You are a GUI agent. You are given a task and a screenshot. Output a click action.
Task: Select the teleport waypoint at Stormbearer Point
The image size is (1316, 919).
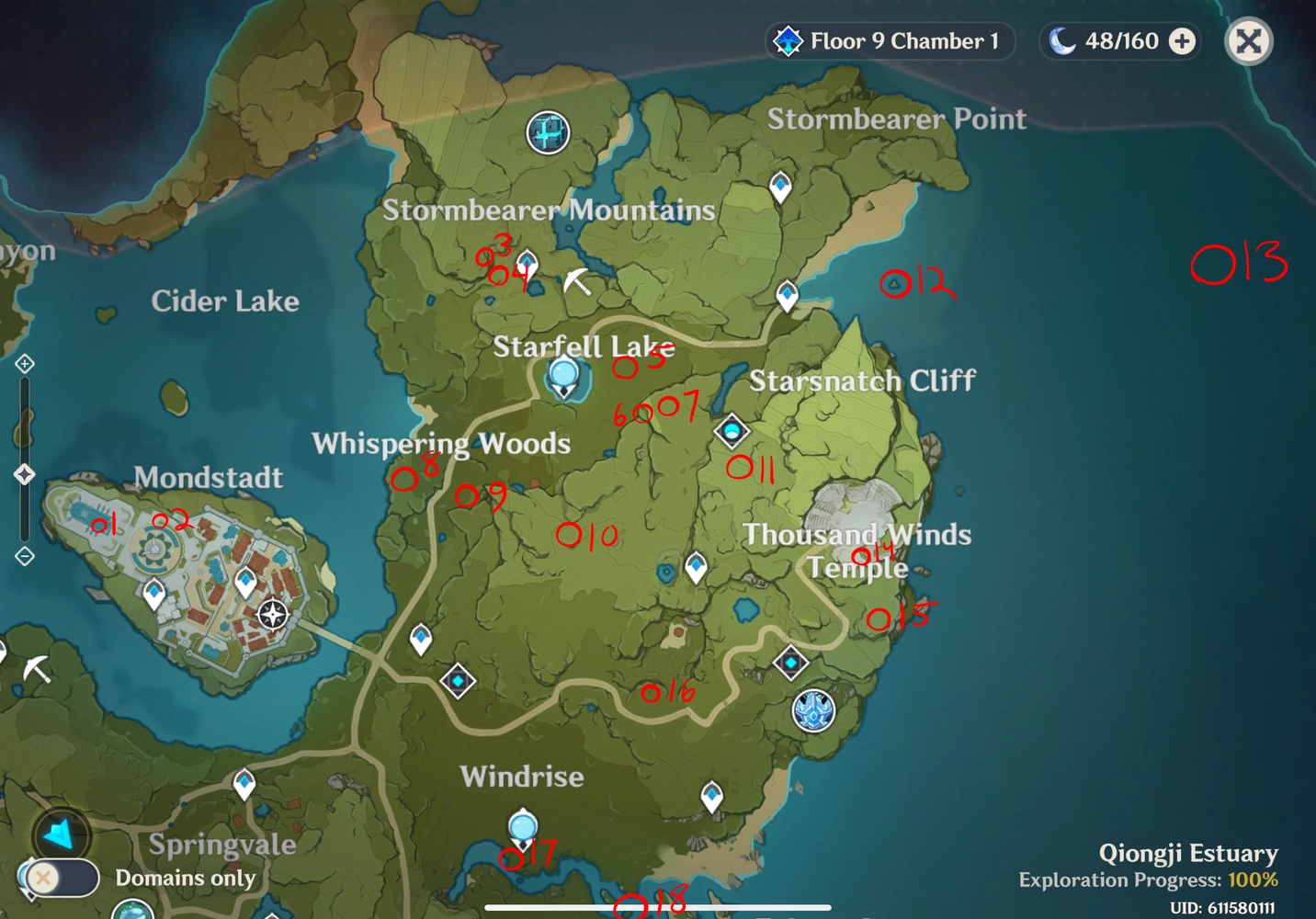click(780, 185)
